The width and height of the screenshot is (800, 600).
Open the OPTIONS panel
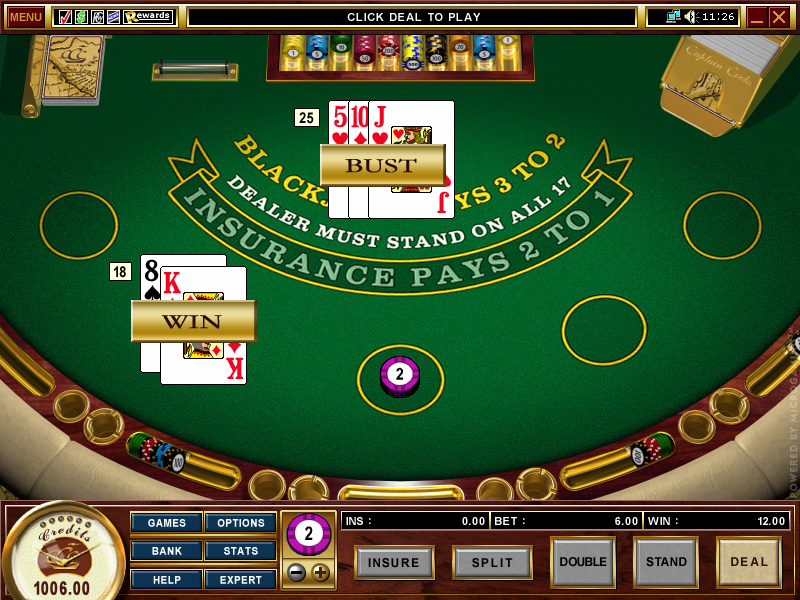(241, 523)
